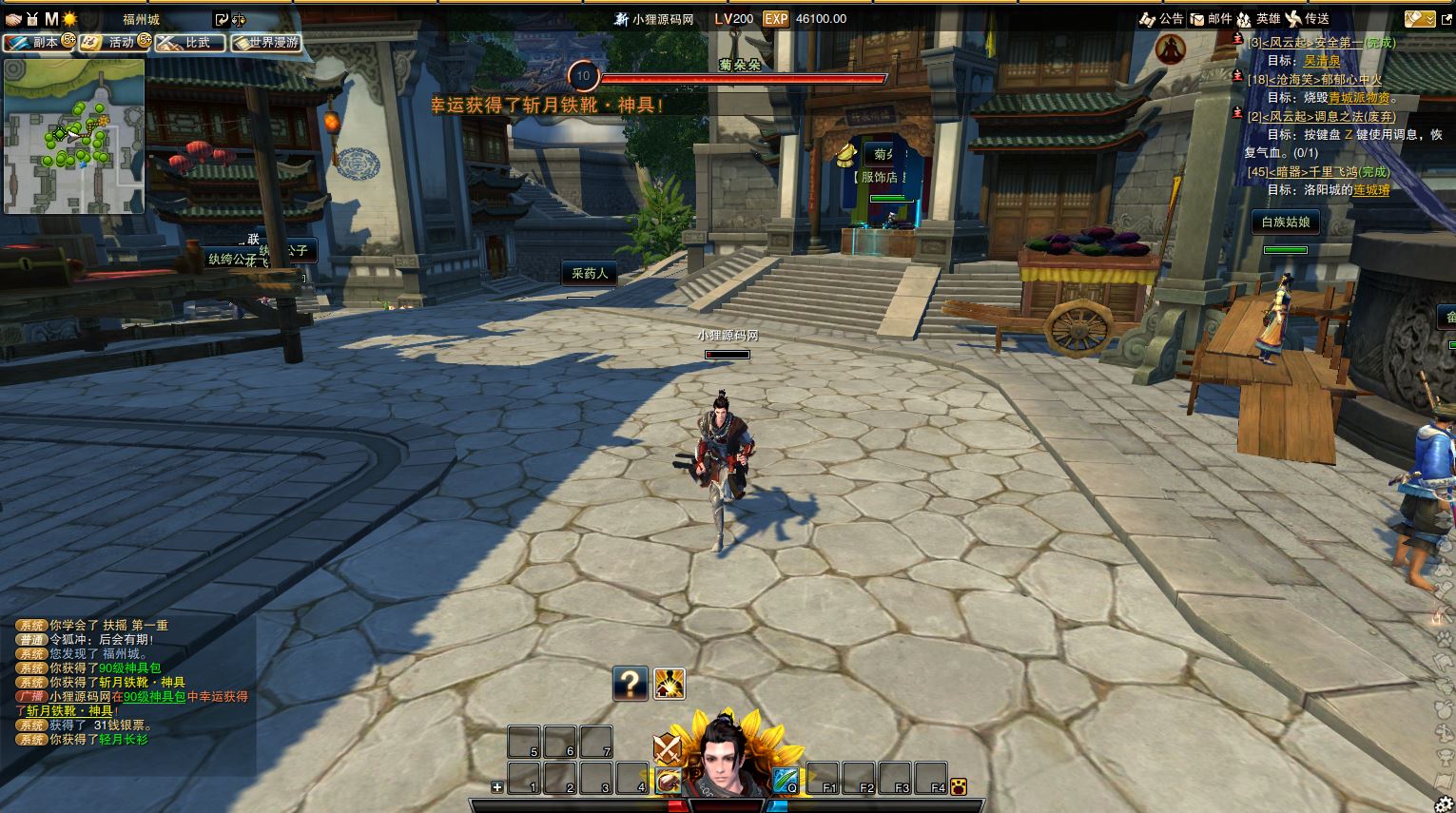Open the 公告 announcements
The image size is (1456, 813).
point(1161,19)
